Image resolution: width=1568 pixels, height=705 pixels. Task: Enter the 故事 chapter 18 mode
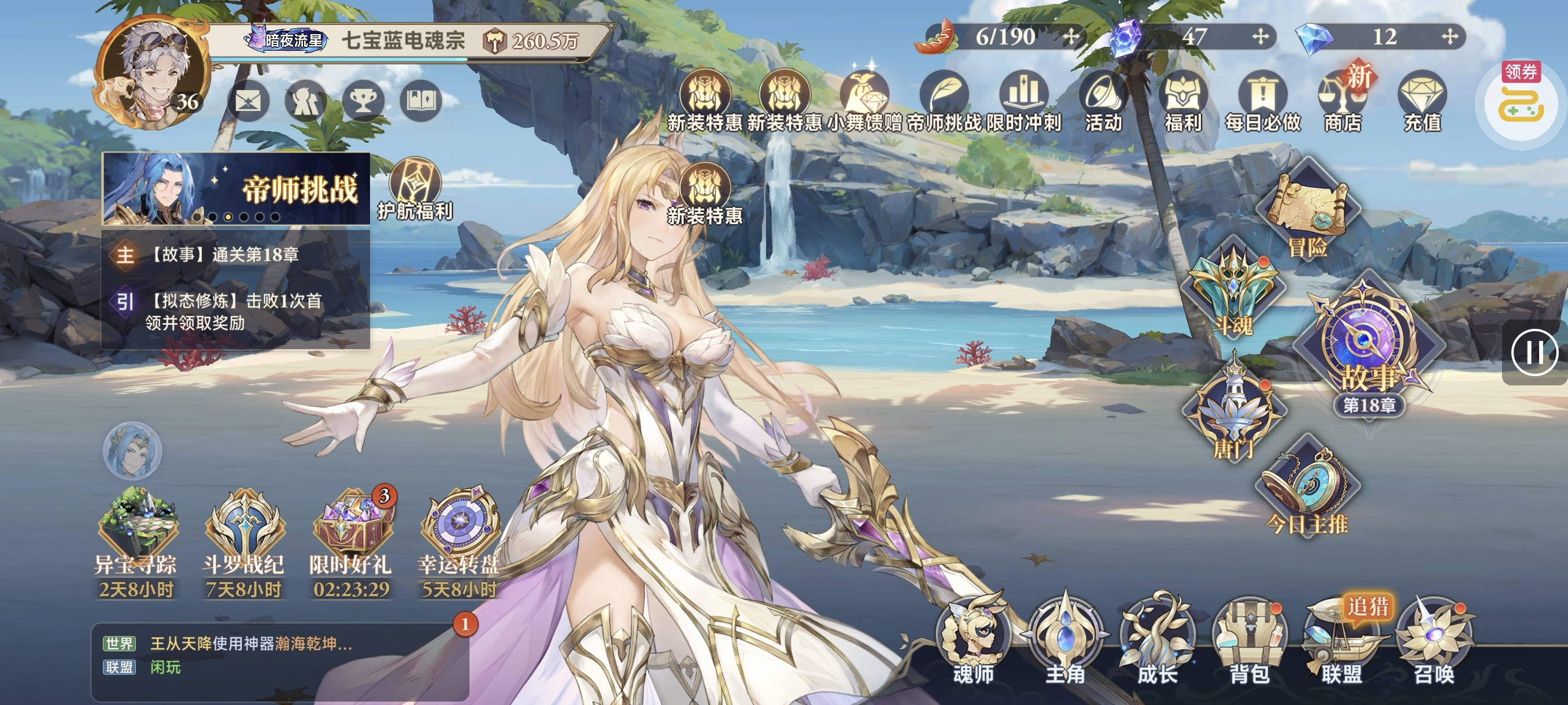coord(1368,347)
